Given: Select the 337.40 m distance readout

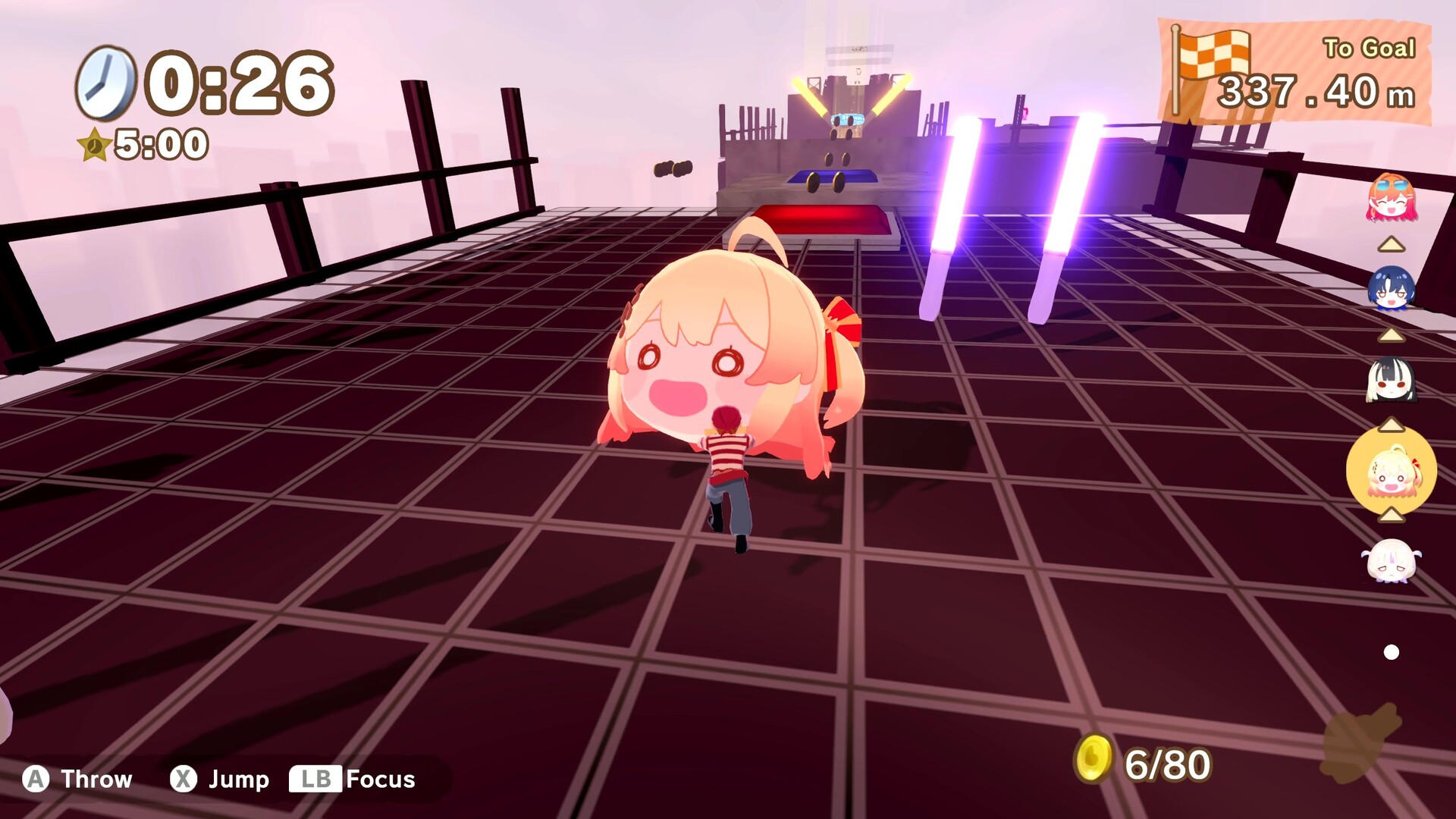Looking at the screenshot, I should pyautogui.click(x=1316, y=93).
